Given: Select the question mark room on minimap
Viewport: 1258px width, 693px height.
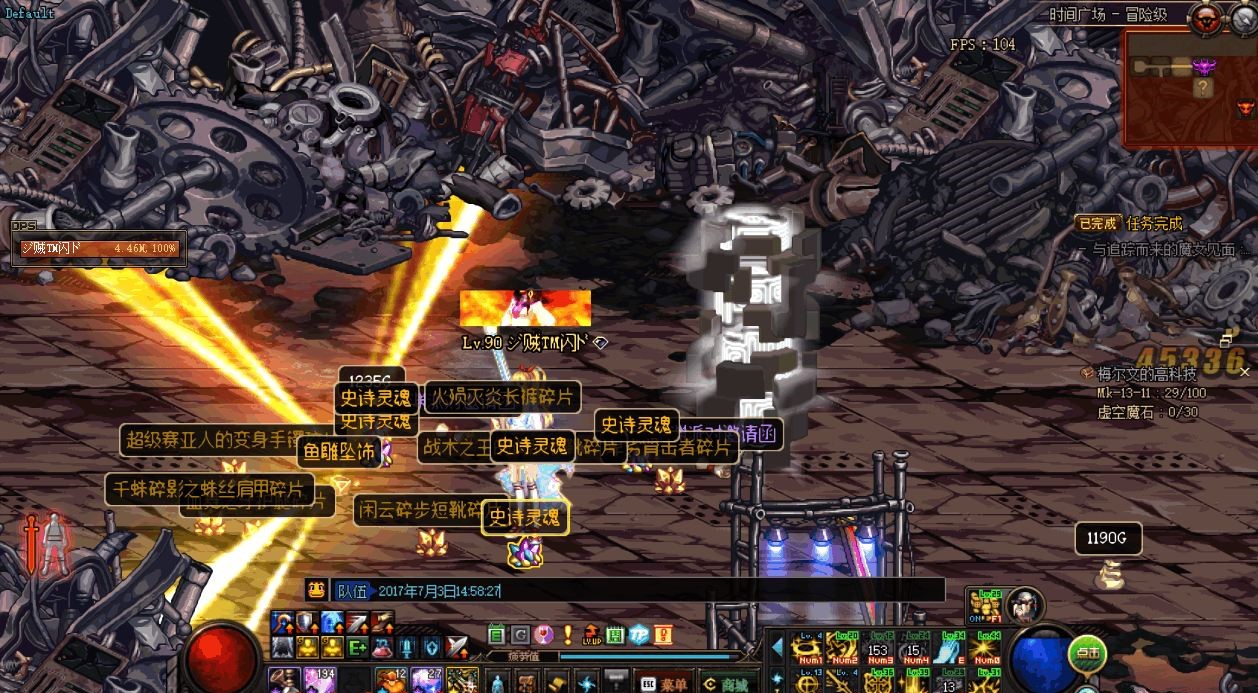Looking at the screenshot, I should click(1203, 88).
